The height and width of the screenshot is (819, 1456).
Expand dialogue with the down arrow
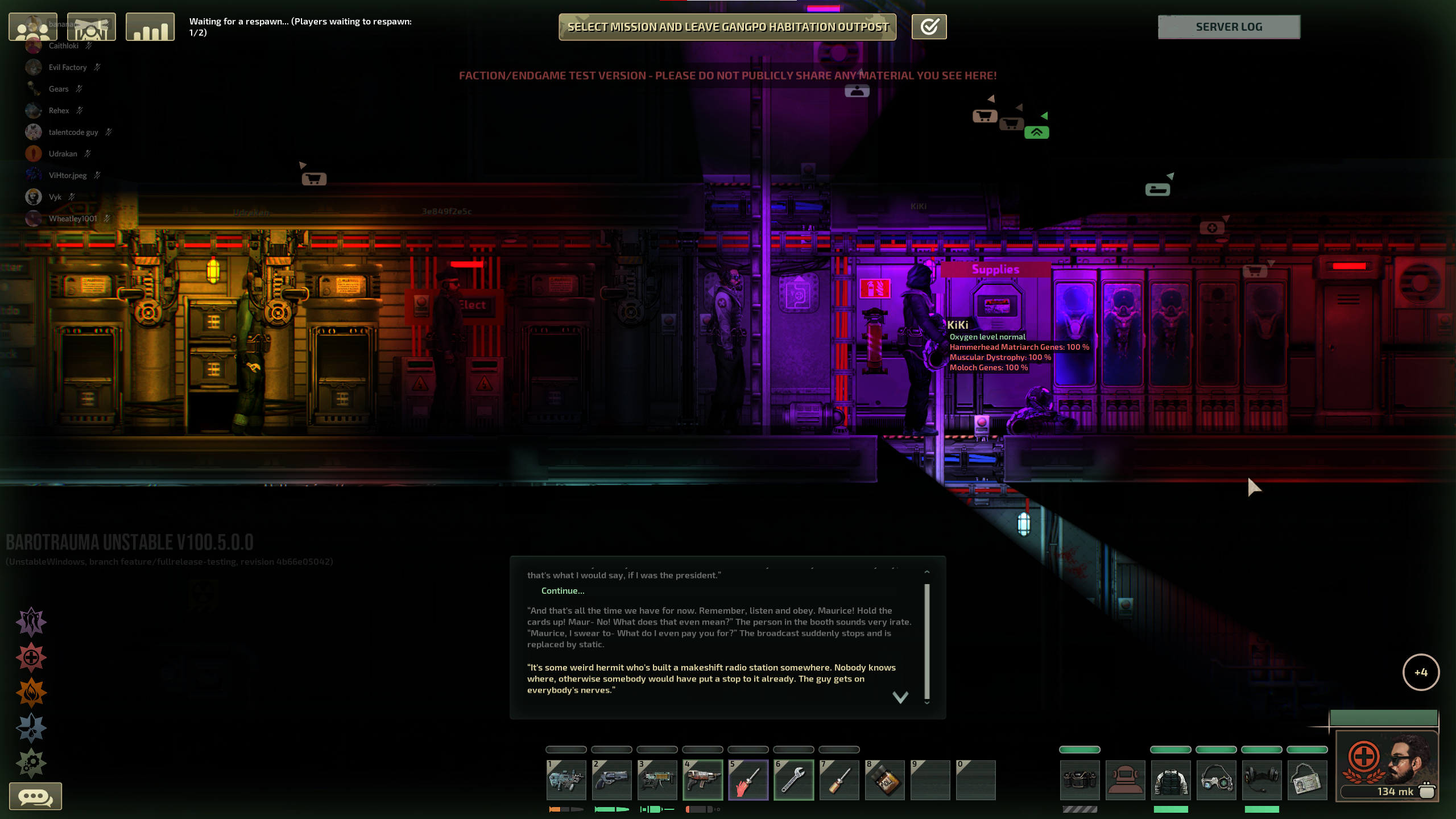click(x=900, y=697)
